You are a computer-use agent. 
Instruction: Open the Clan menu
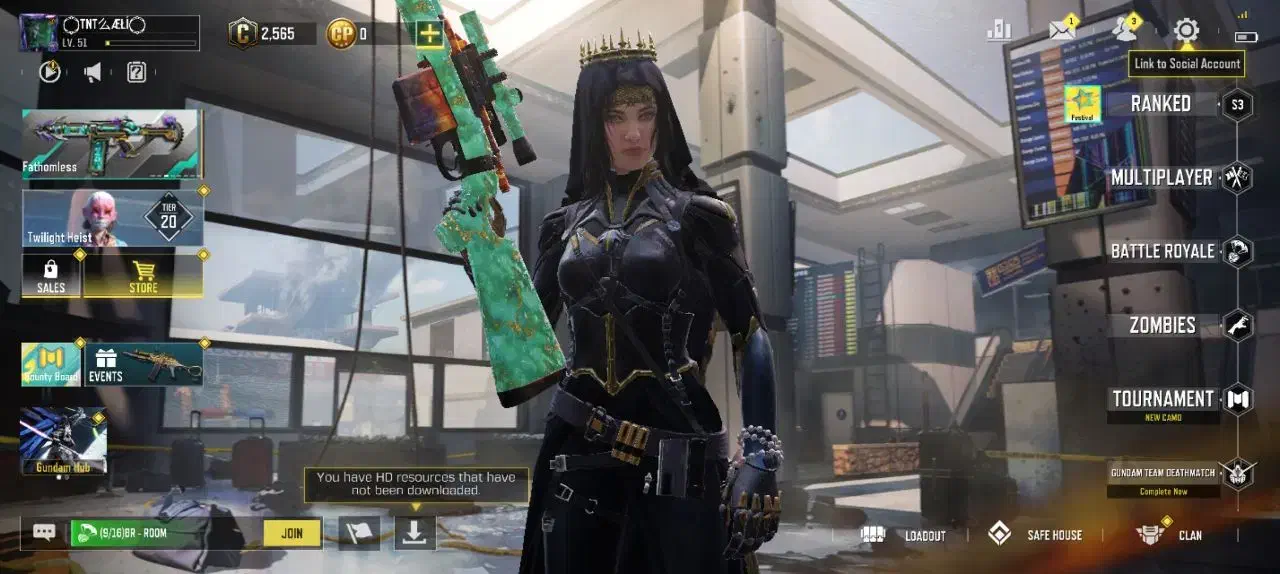1170,535
